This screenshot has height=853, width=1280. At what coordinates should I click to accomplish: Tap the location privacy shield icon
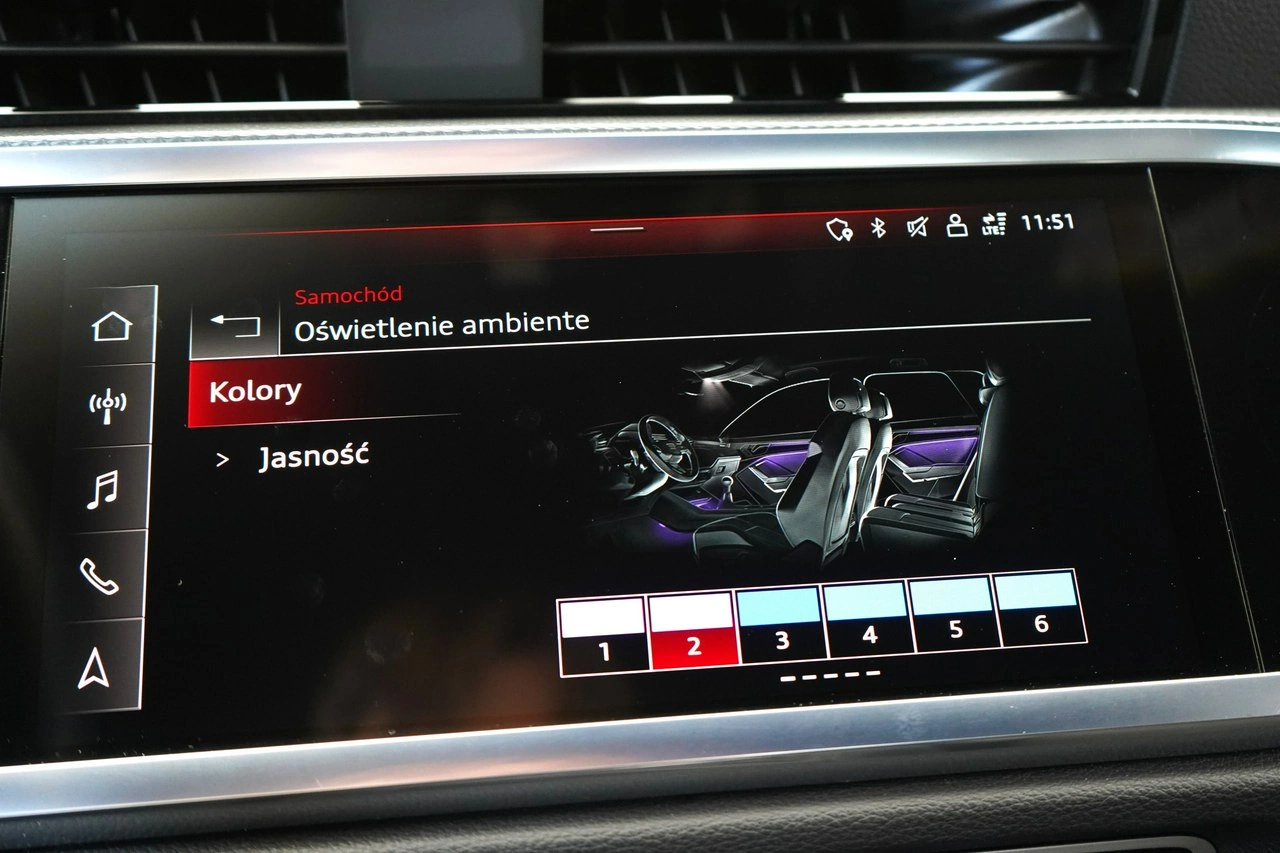pos(838,227)
